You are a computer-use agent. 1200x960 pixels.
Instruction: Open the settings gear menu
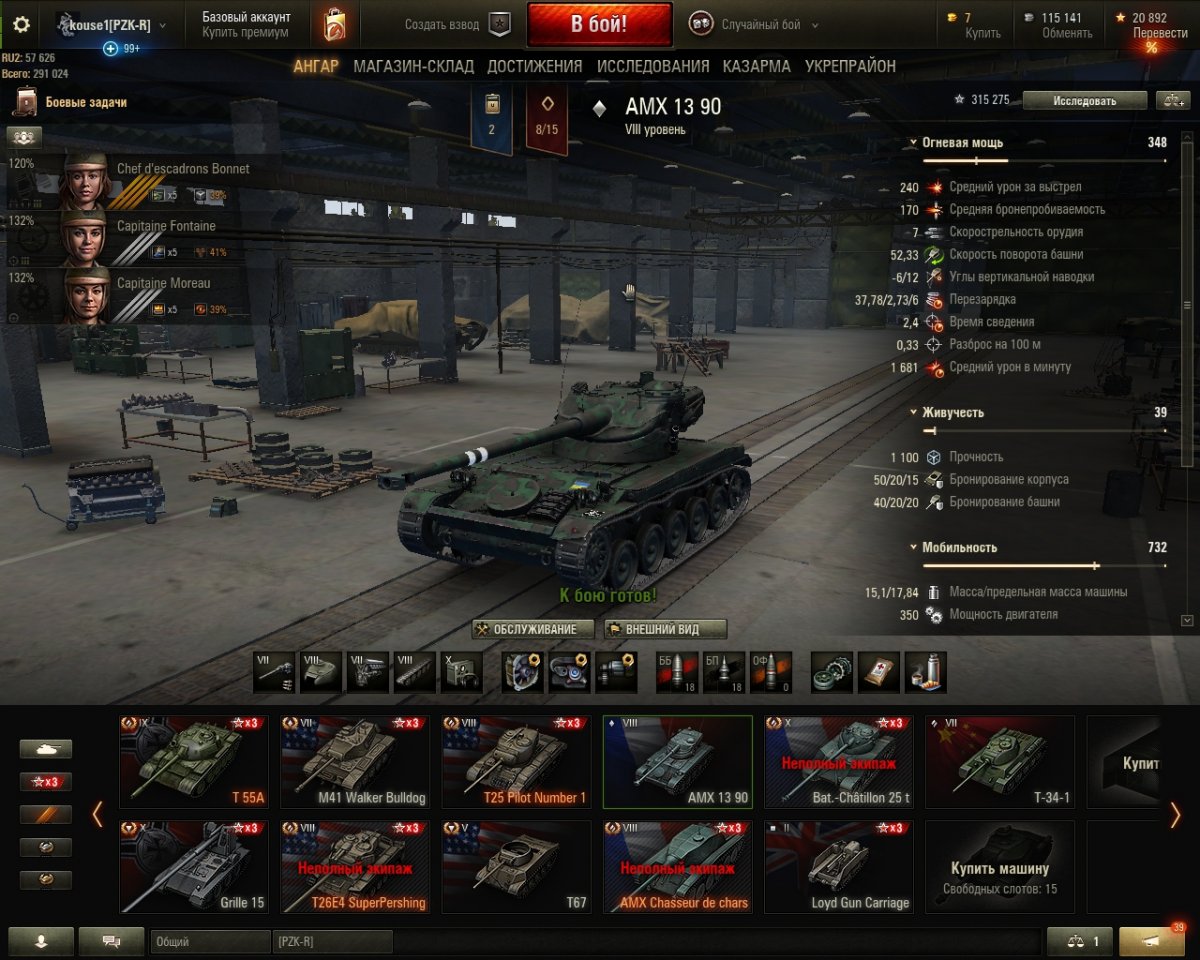(21, 25)
